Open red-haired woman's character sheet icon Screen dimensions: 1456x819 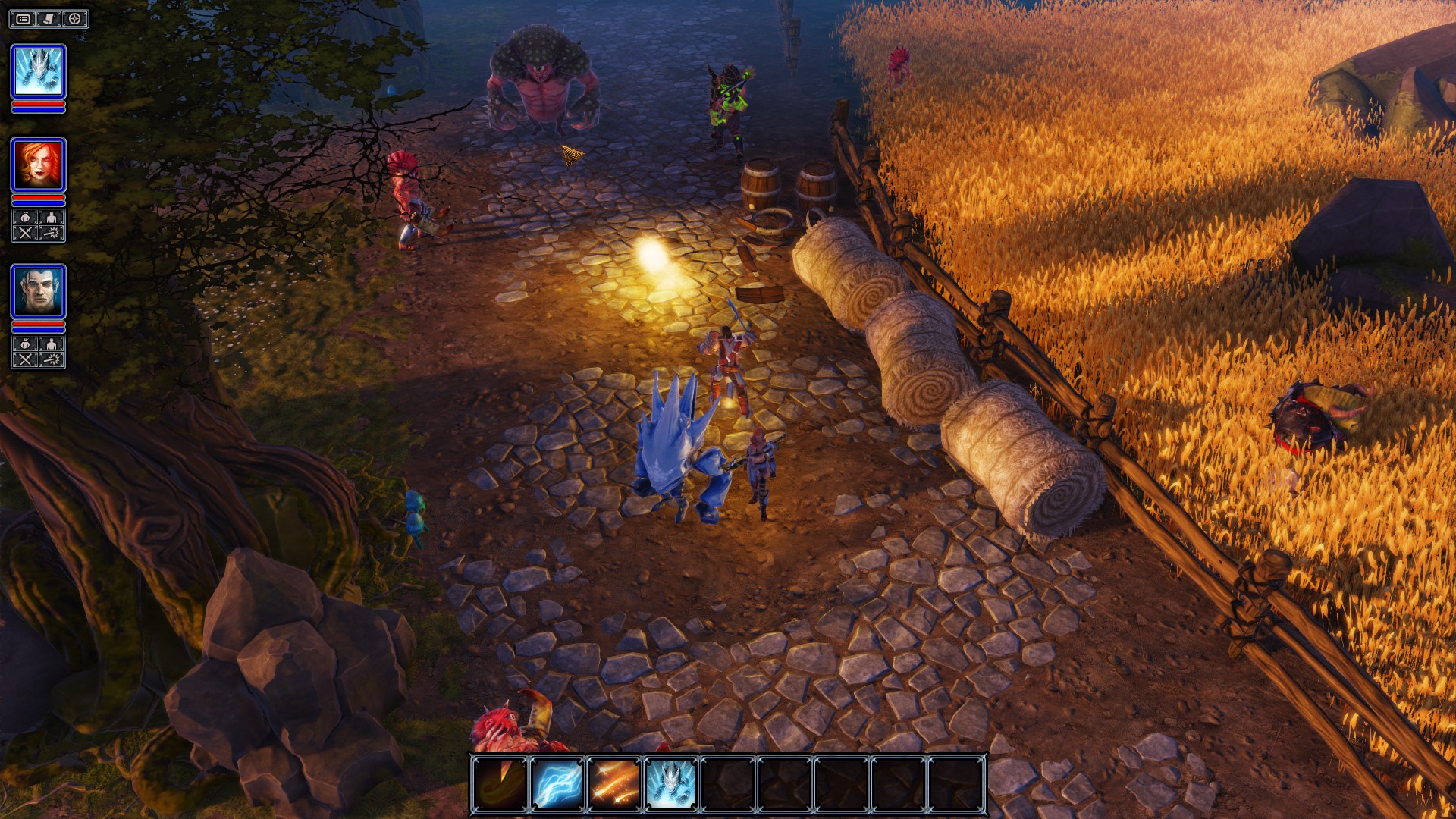pos(52,218)
